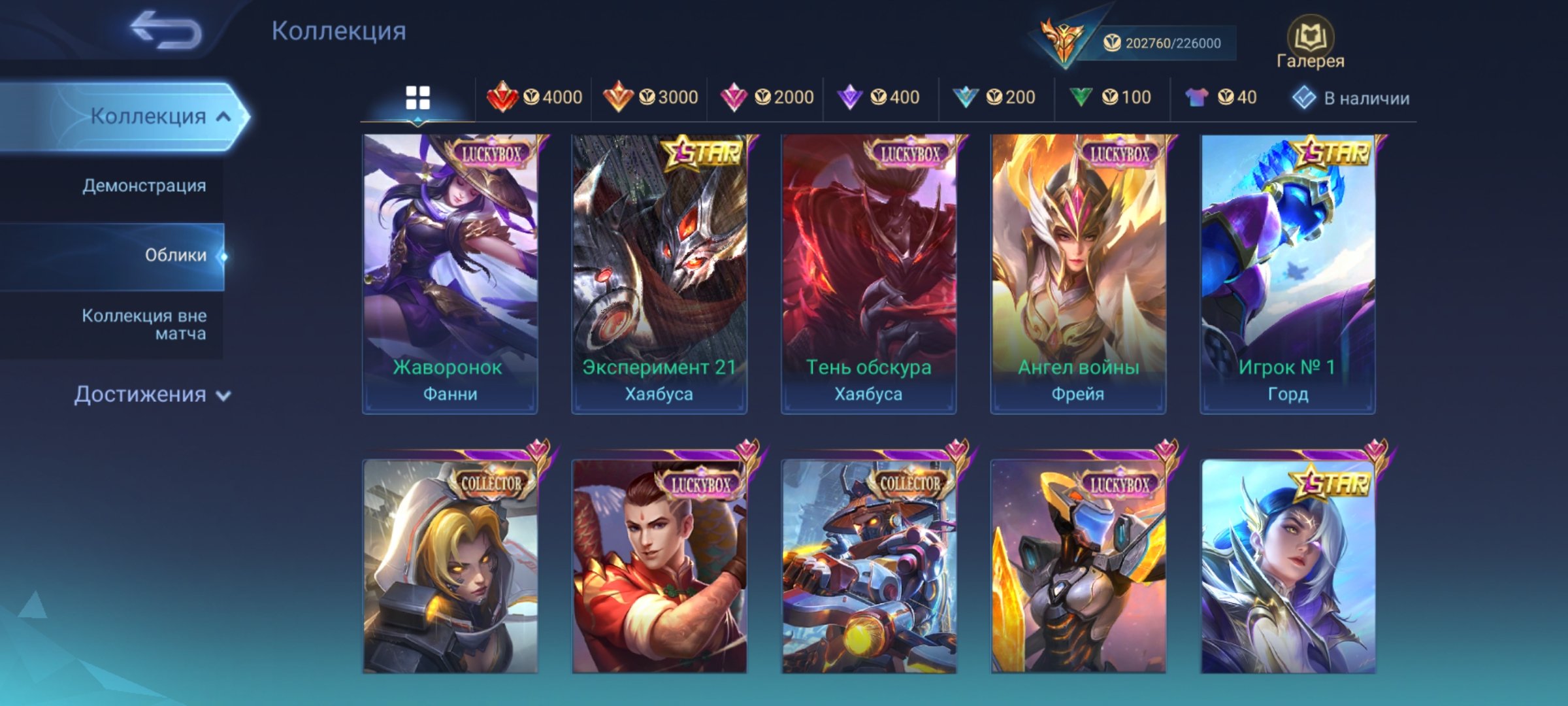View the Ангел войны Фрейя skin

click(1078, 274)
